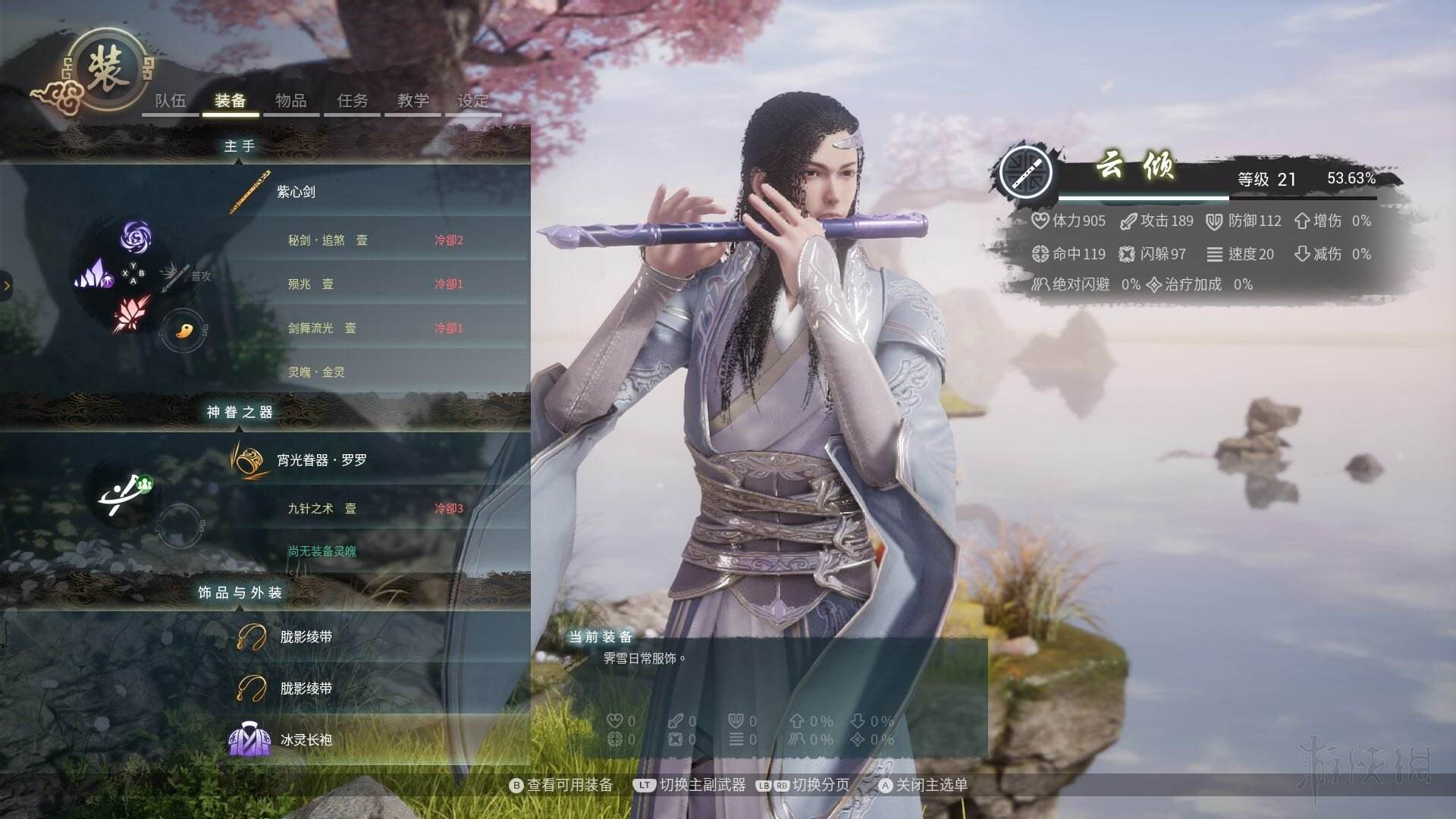Choose the 宵光眷器·罗罗 divine artifact
Viewport: 1456px width, 819px height.
point(322,460)
